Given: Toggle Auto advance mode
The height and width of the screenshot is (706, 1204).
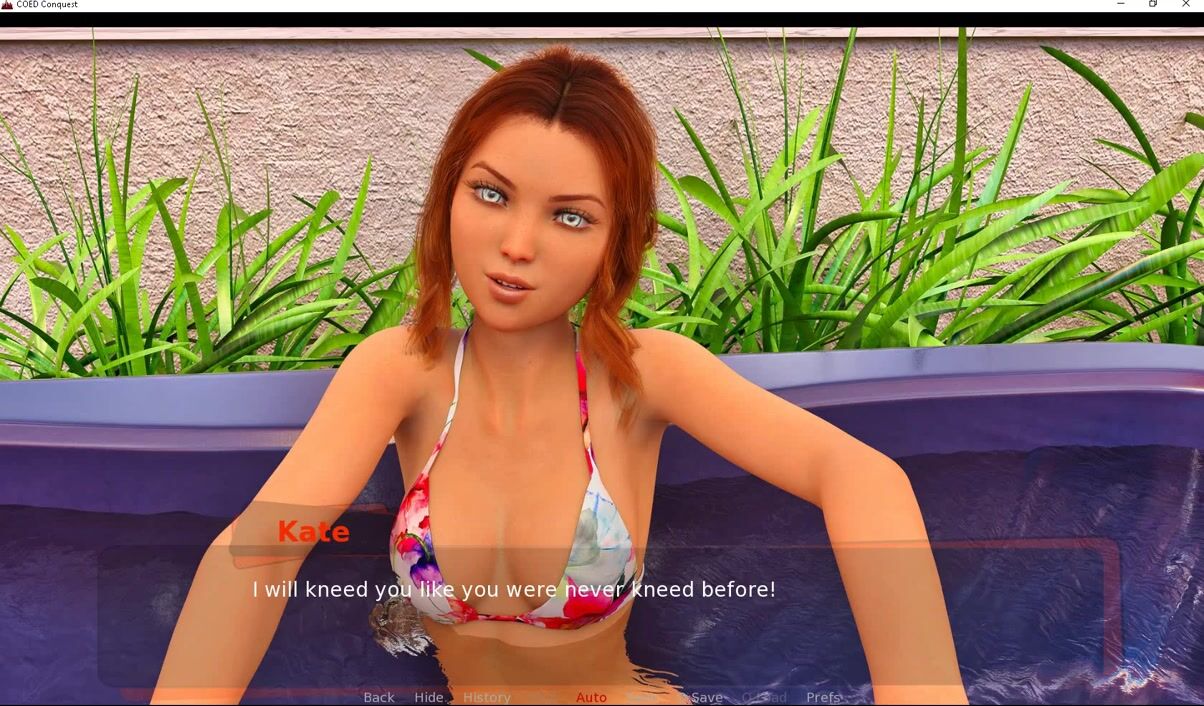Looking at the screenshot, I should [x=591, y=697].
